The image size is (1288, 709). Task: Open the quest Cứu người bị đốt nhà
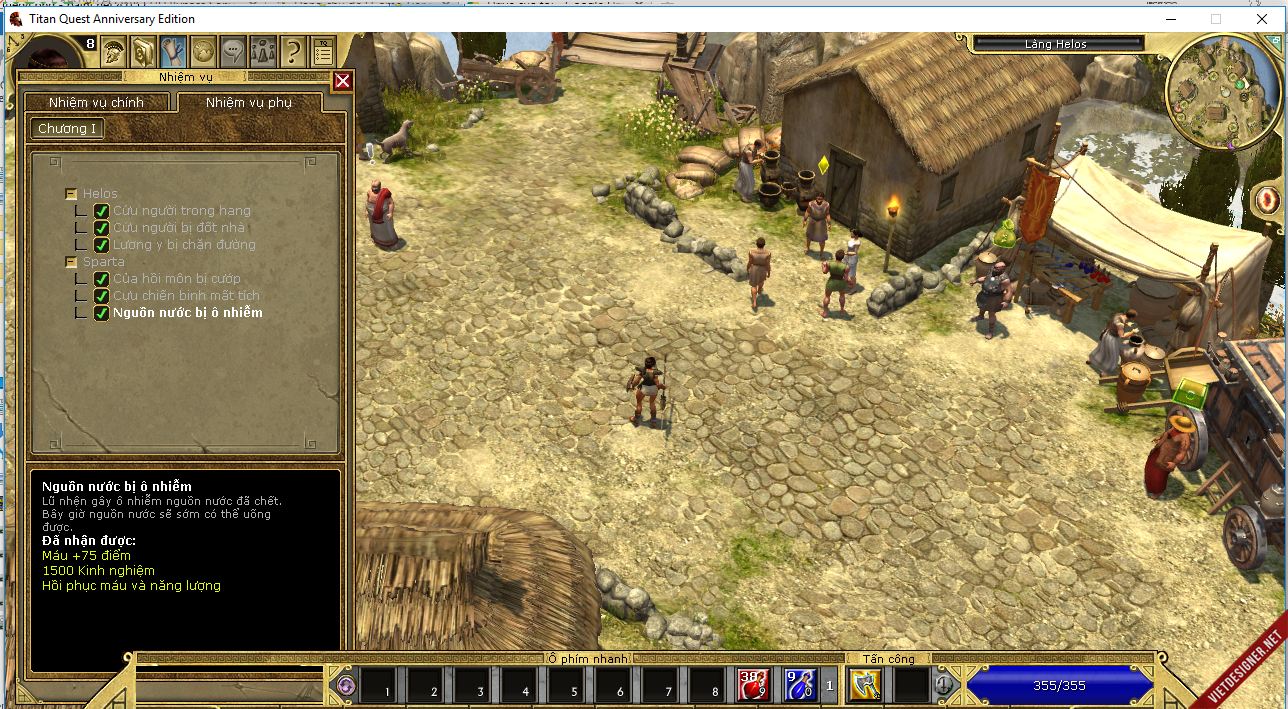pos(178,228)
